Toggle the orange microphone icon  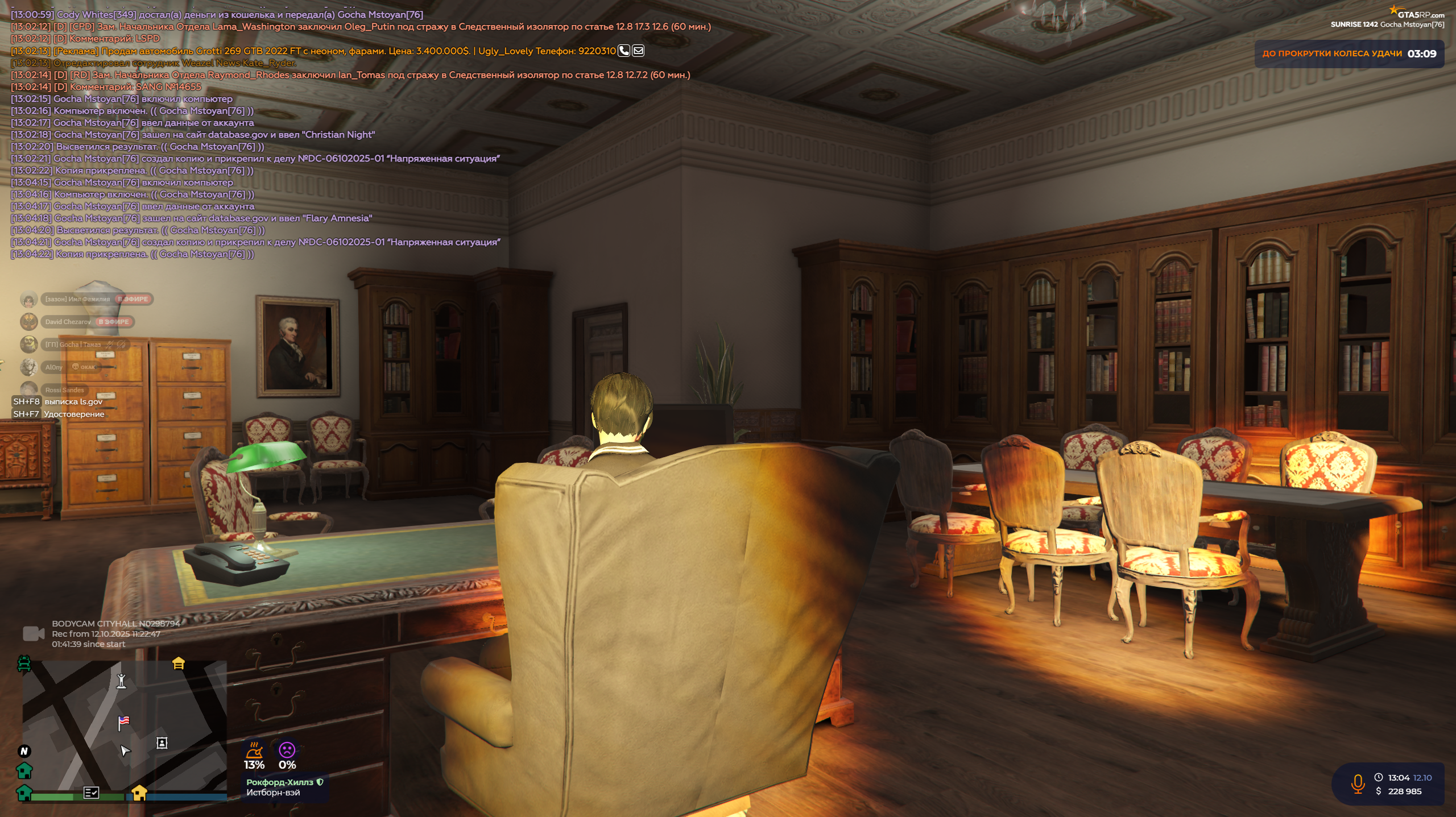tap(1358, 784)
